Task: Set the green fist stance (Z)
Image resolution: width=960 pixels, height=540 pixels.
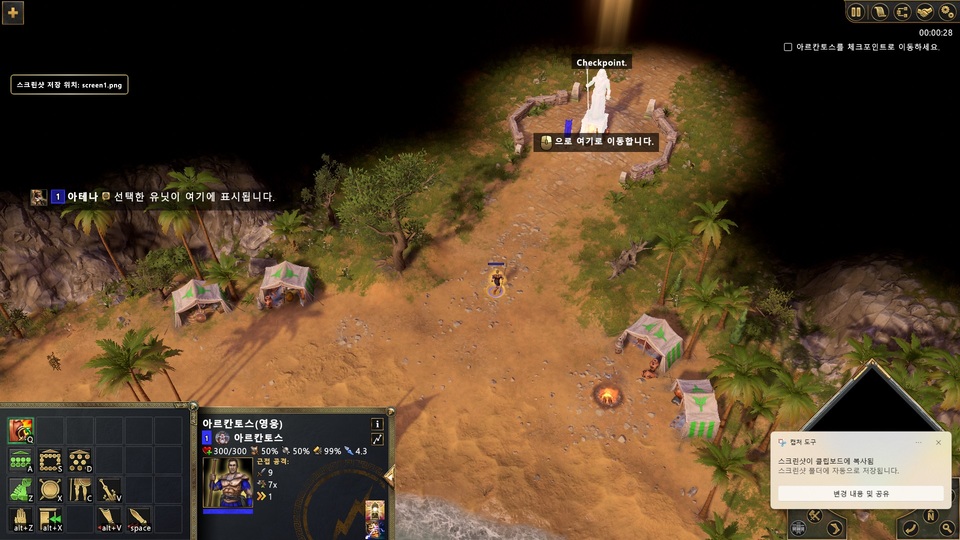Action: [x=21, y=490]
